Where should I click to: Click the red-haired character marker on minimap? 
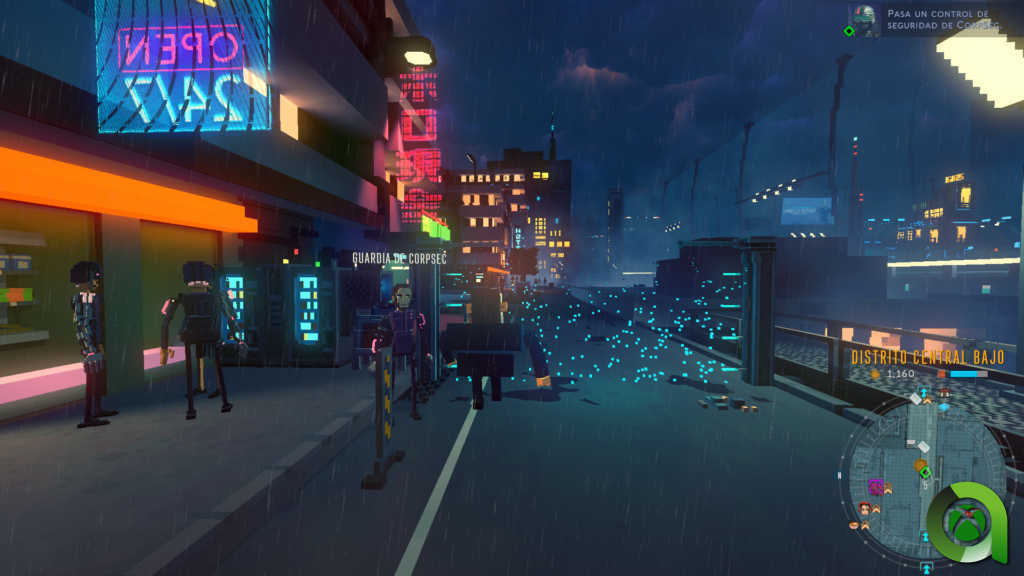[864, 508]
